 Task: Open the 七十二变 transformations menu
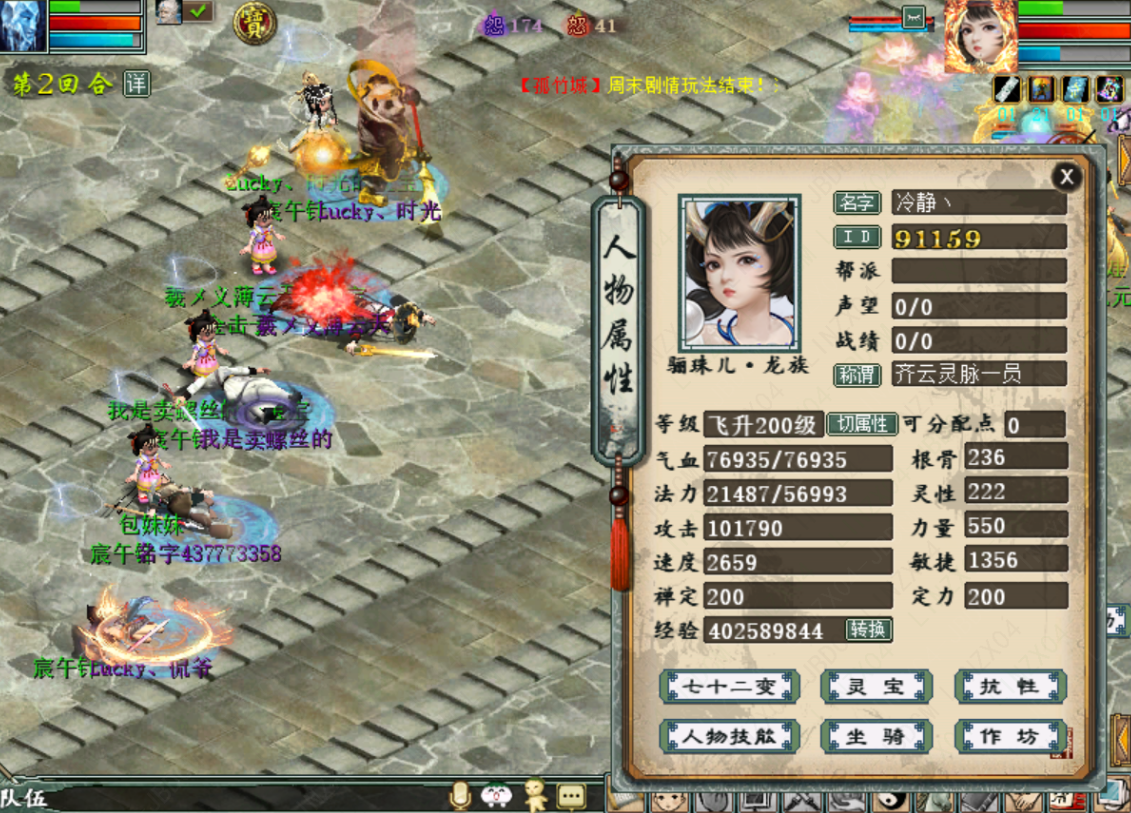coord(729,687)
